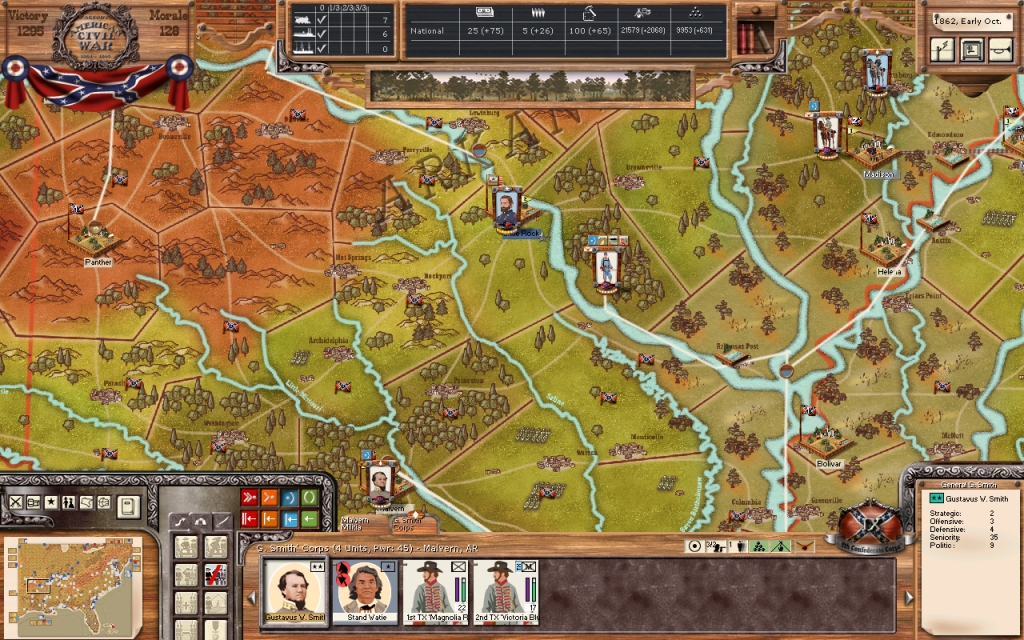Open the save game menu button
Viewport: 1024px width, 640px height.
coord(970,49)
